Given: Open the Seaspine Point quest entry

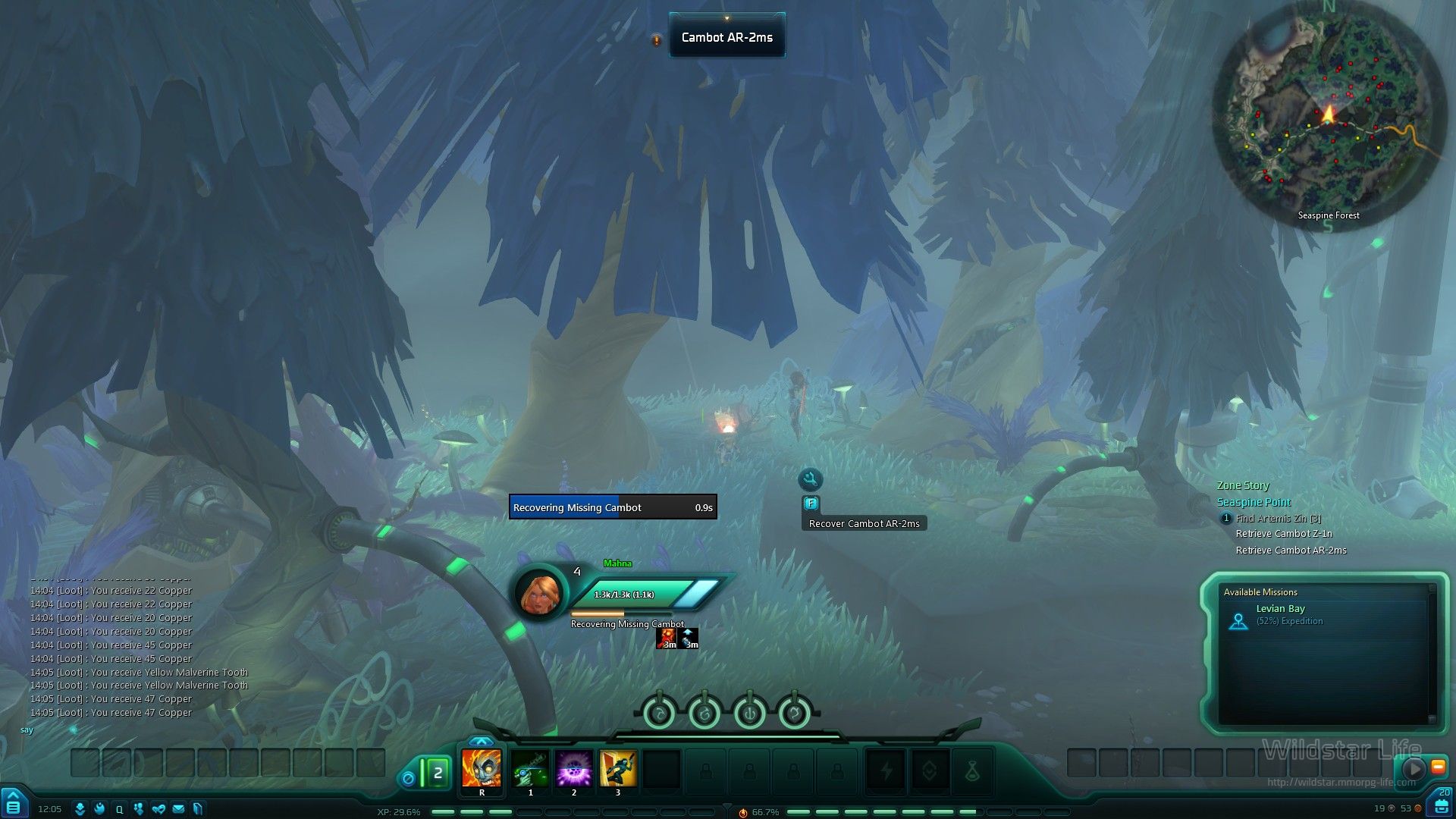Looking at the screenshot, I should 1254,502.
